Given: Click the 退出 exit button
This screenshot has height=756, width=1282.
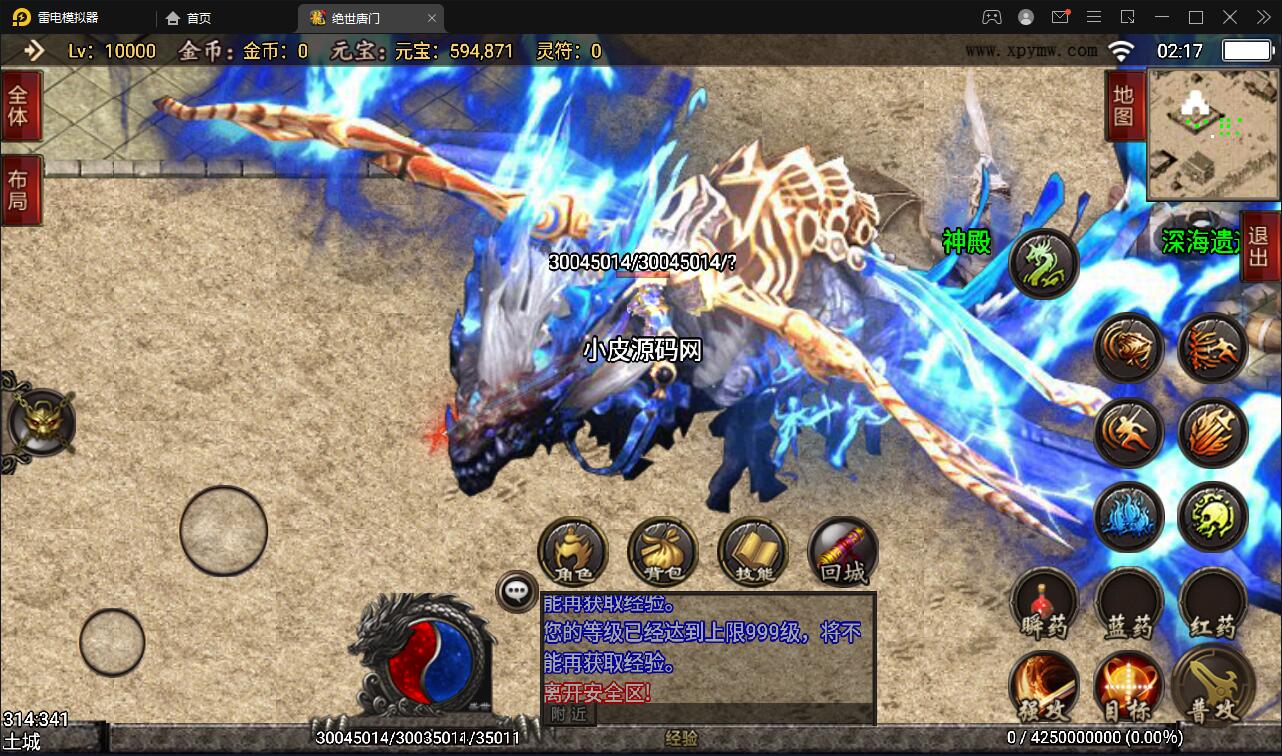Looking at the screenshot, I should tap(1259, 243).
